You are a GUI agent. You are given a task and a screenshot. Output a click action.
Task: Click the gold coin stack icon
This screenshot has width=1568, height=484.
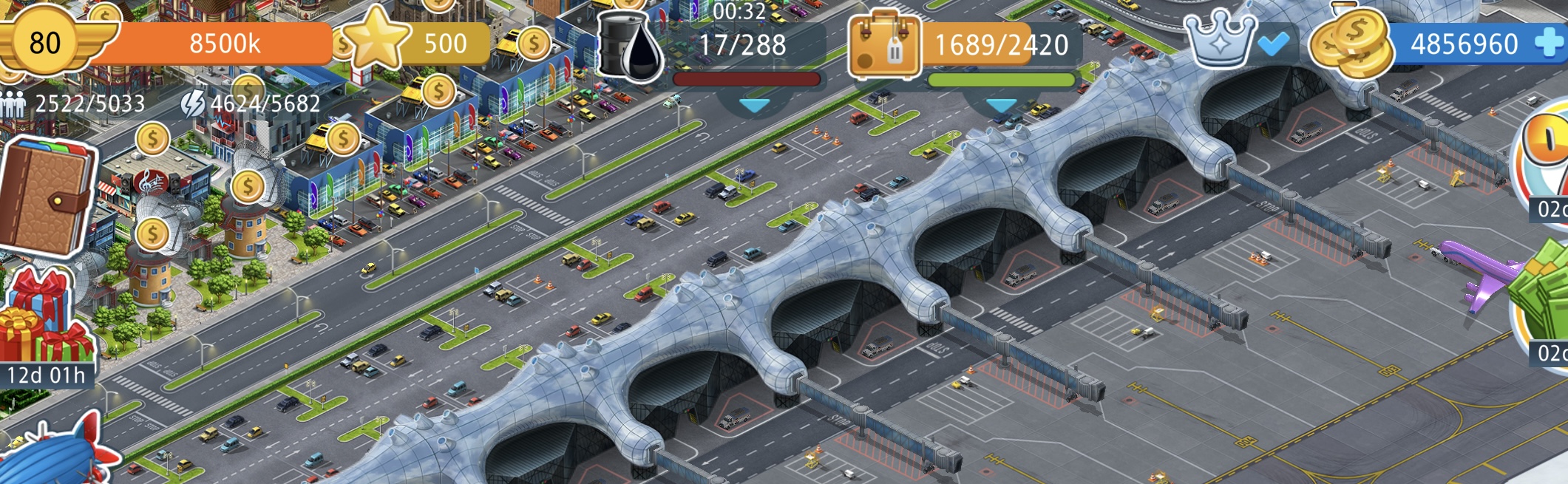click(1348, 44)
